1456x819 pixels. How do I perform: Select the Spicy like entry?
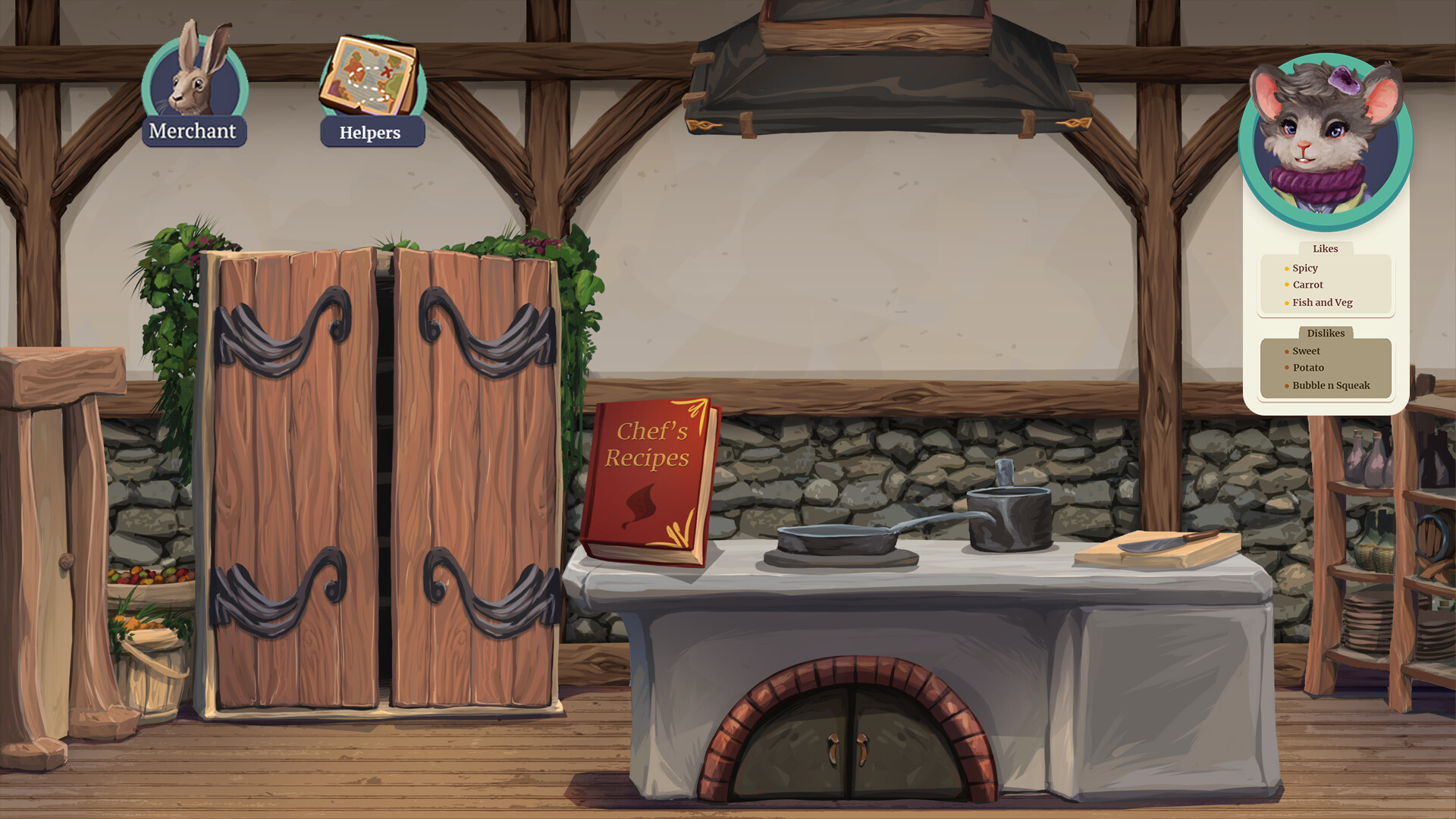click(1305, 268)
